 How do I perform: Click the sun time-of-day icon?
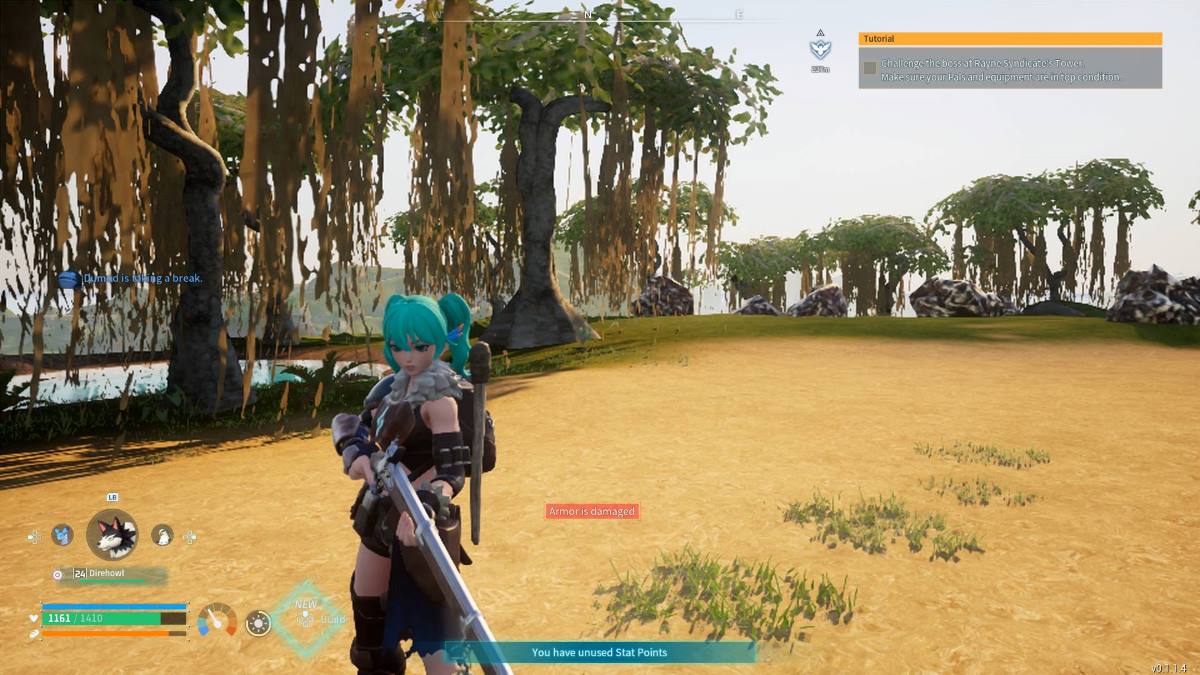[x=258, y=623]
